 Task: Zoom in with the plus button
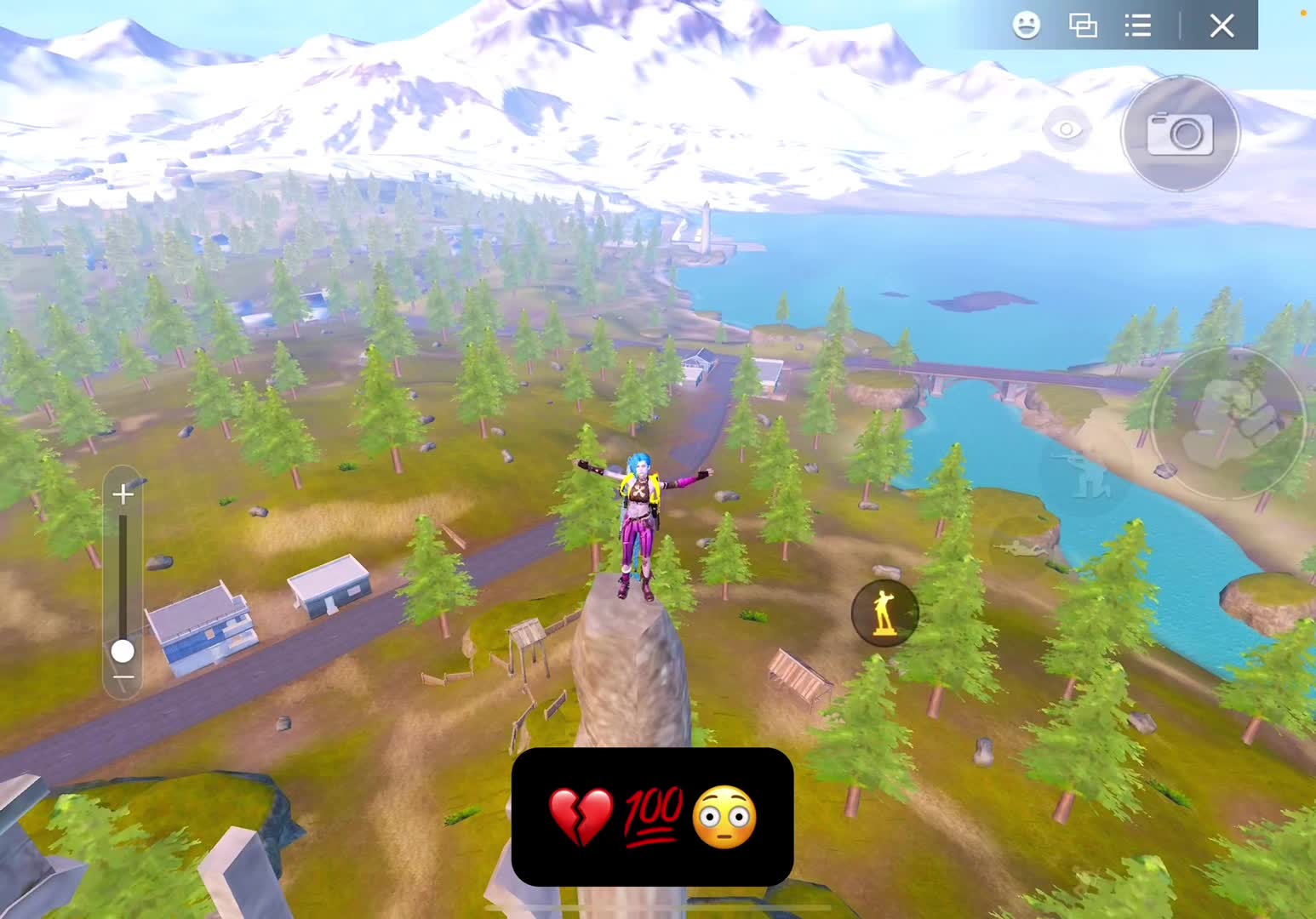(x=123, y=494)
